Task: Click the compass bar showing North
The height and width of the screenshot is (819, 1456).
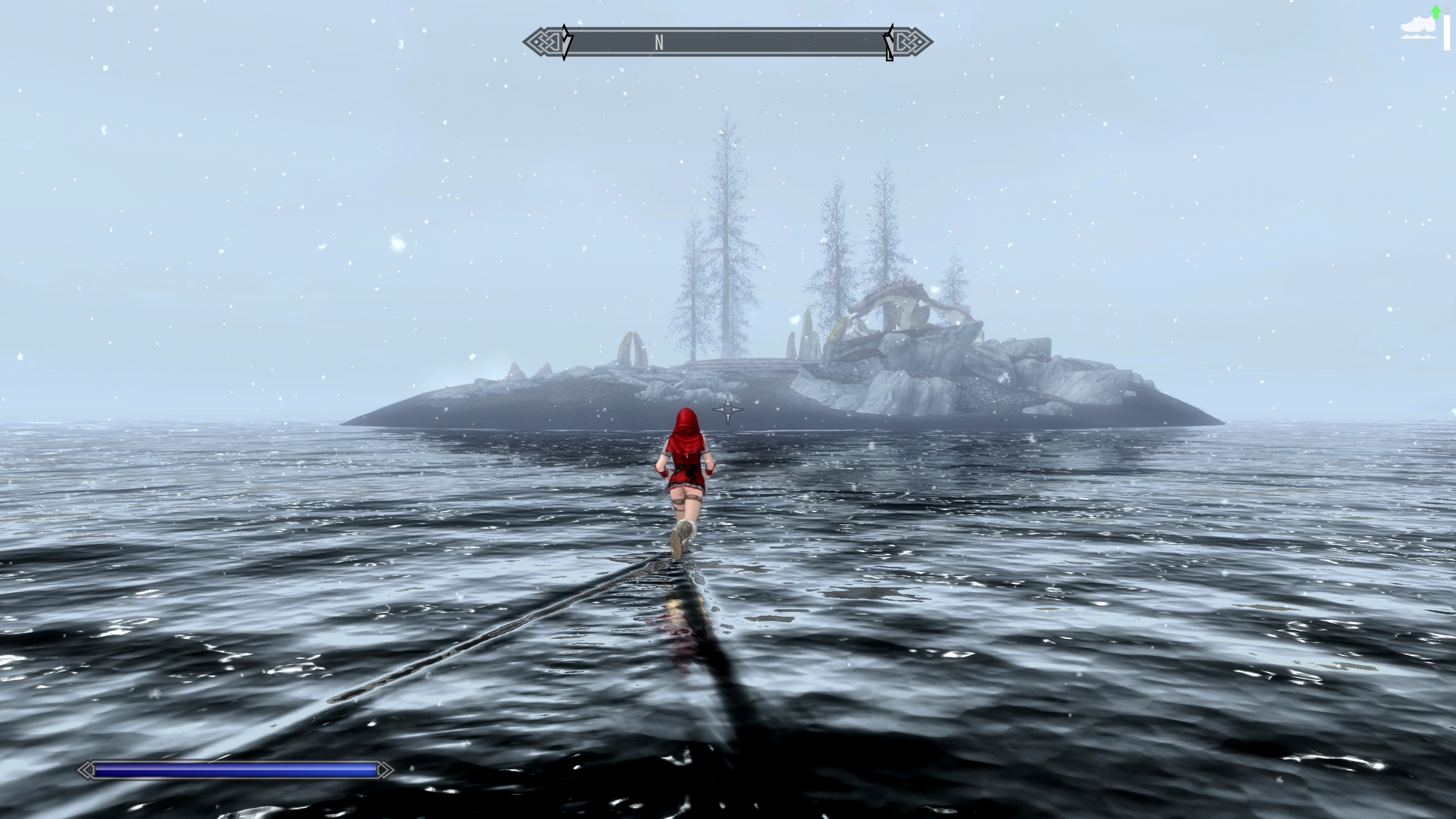Action: pos(727,42)
